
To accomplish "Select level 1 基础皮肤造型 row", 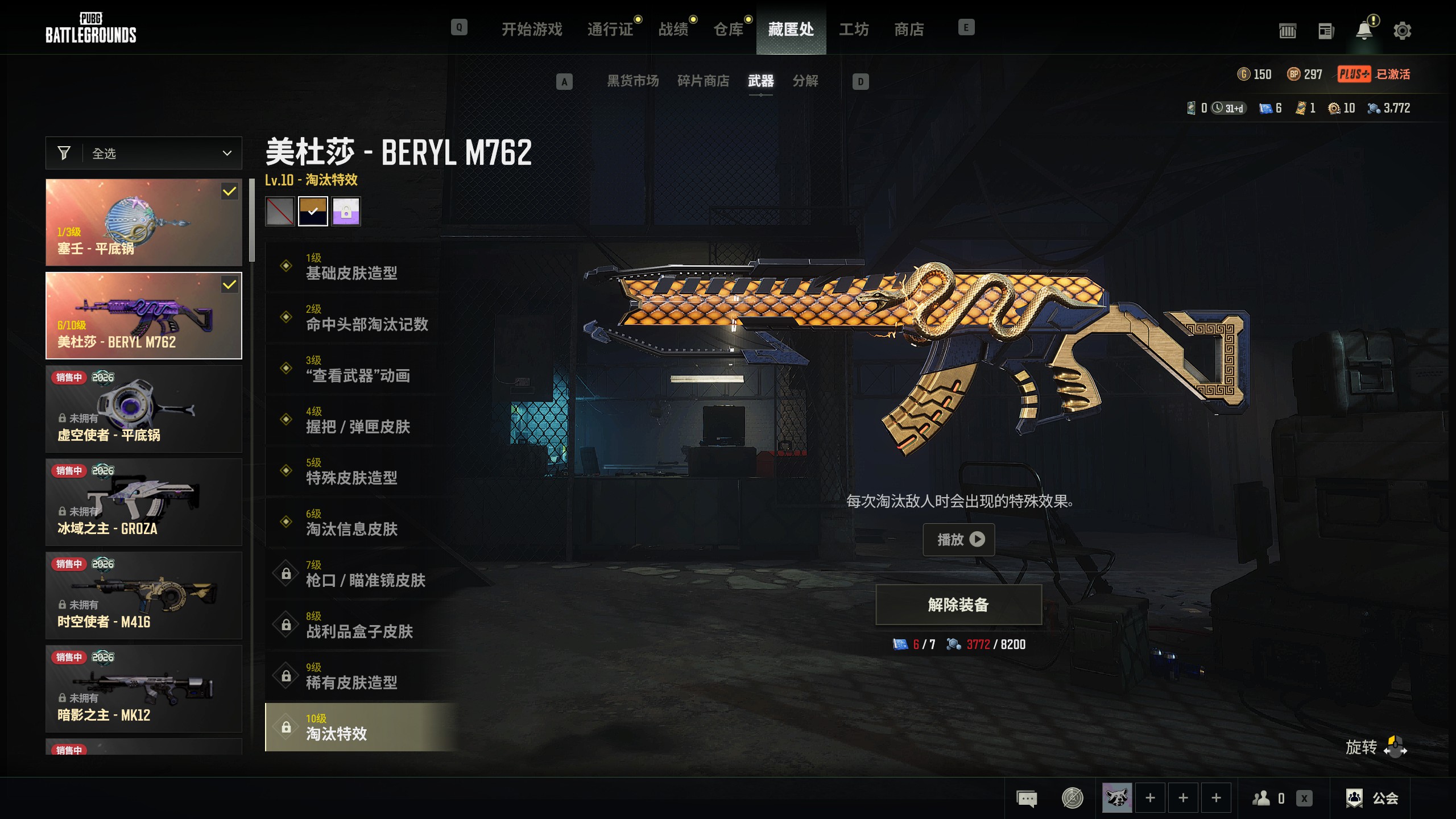I will [353, 267].
